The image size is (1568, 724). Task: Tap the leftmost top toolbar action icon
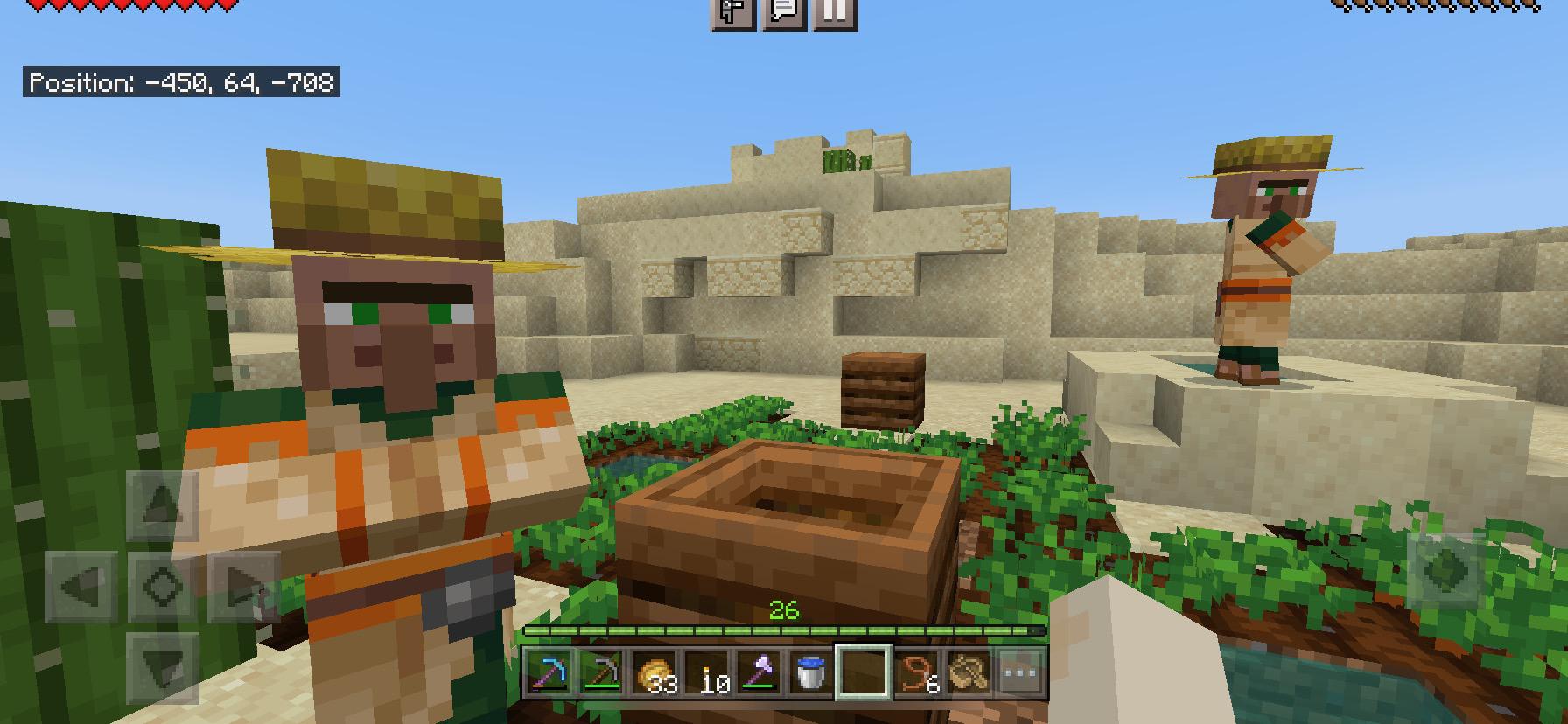pyautogui.click(x=733, y=12)
